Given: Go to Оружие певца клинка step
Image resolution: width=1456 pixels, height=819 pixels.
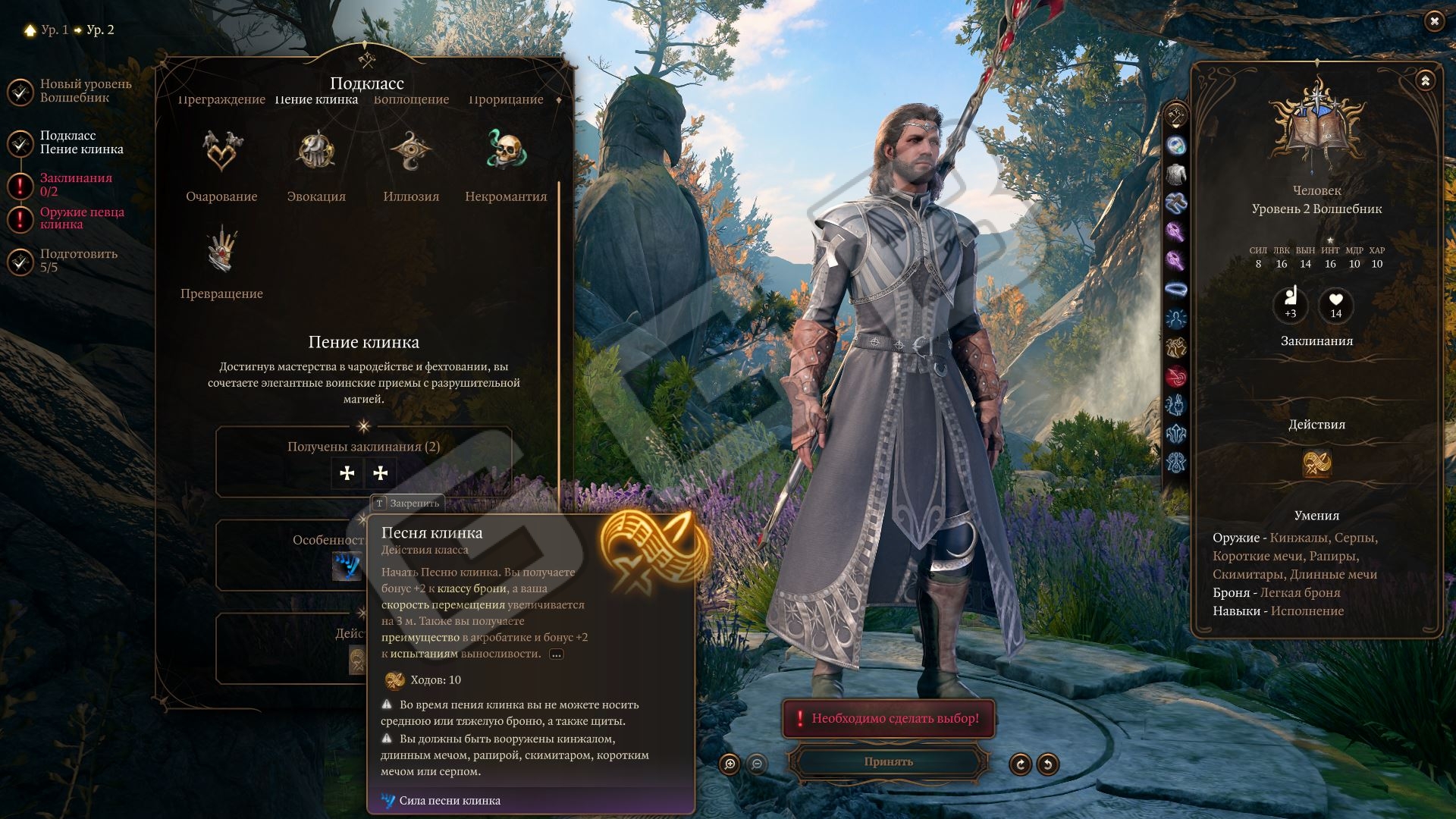Looking at the screenshot, I should (x=81, y=218).
